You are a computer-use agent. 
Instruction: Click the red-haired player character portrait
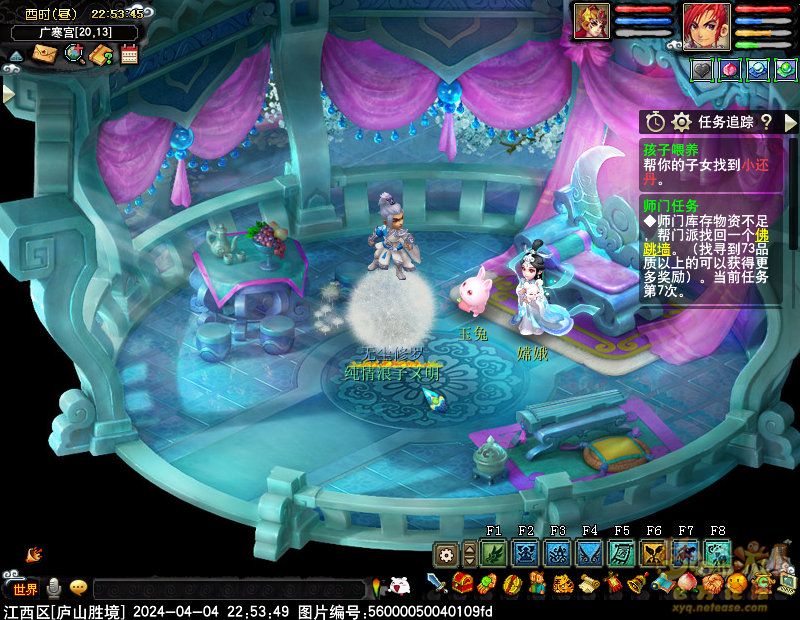click(x=707, y=25)
